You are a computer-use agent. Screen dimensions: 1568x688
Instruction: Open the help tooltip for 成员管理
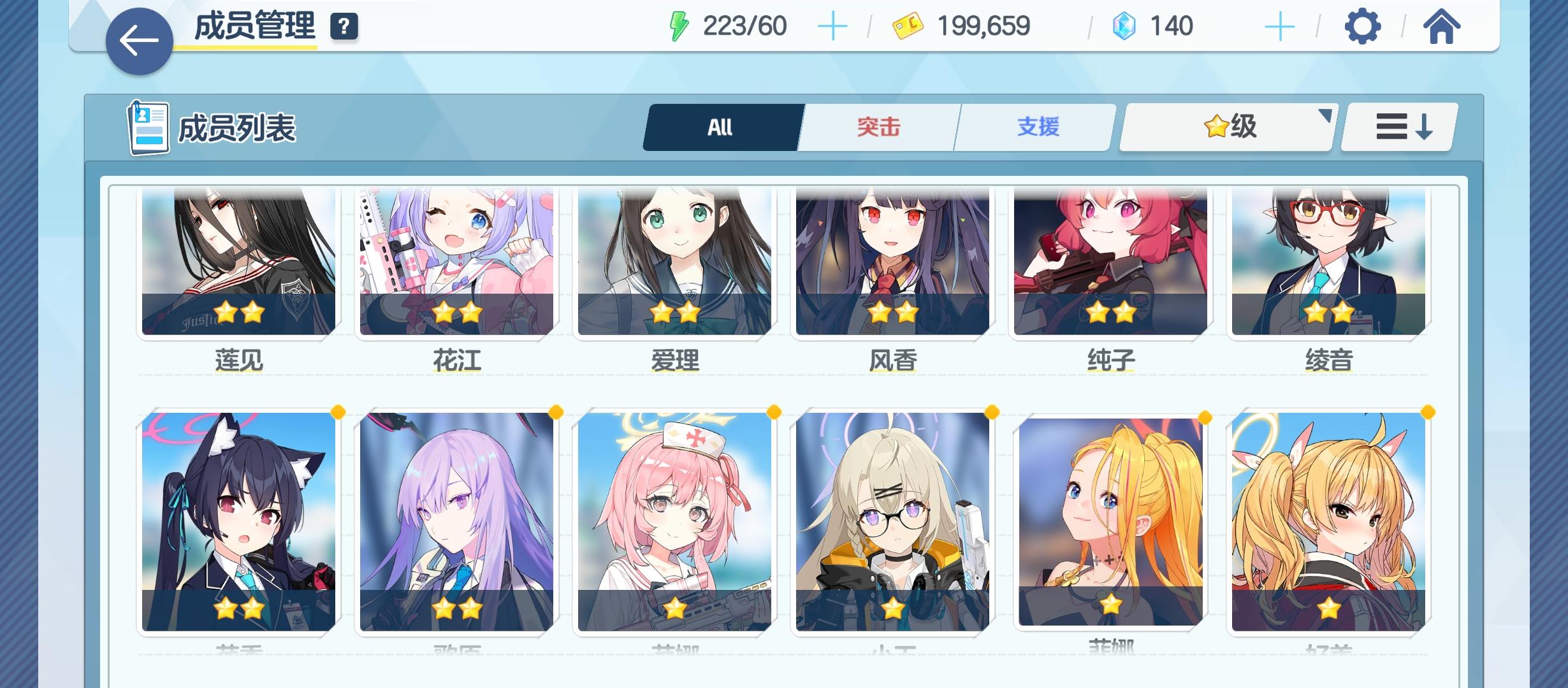point(344,27)
